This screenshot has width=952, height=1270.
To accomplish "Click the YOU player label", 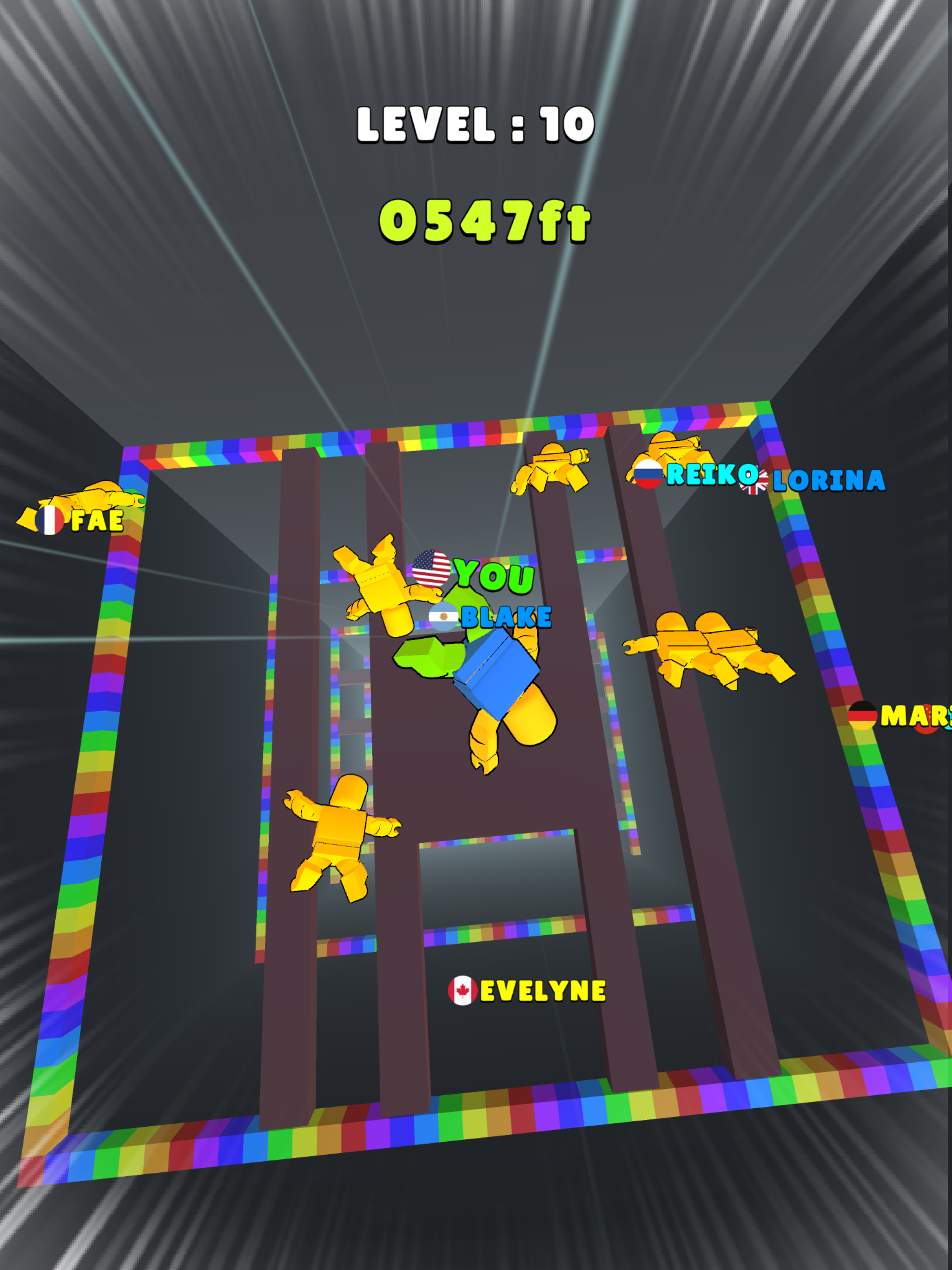I will click(494, 574).
